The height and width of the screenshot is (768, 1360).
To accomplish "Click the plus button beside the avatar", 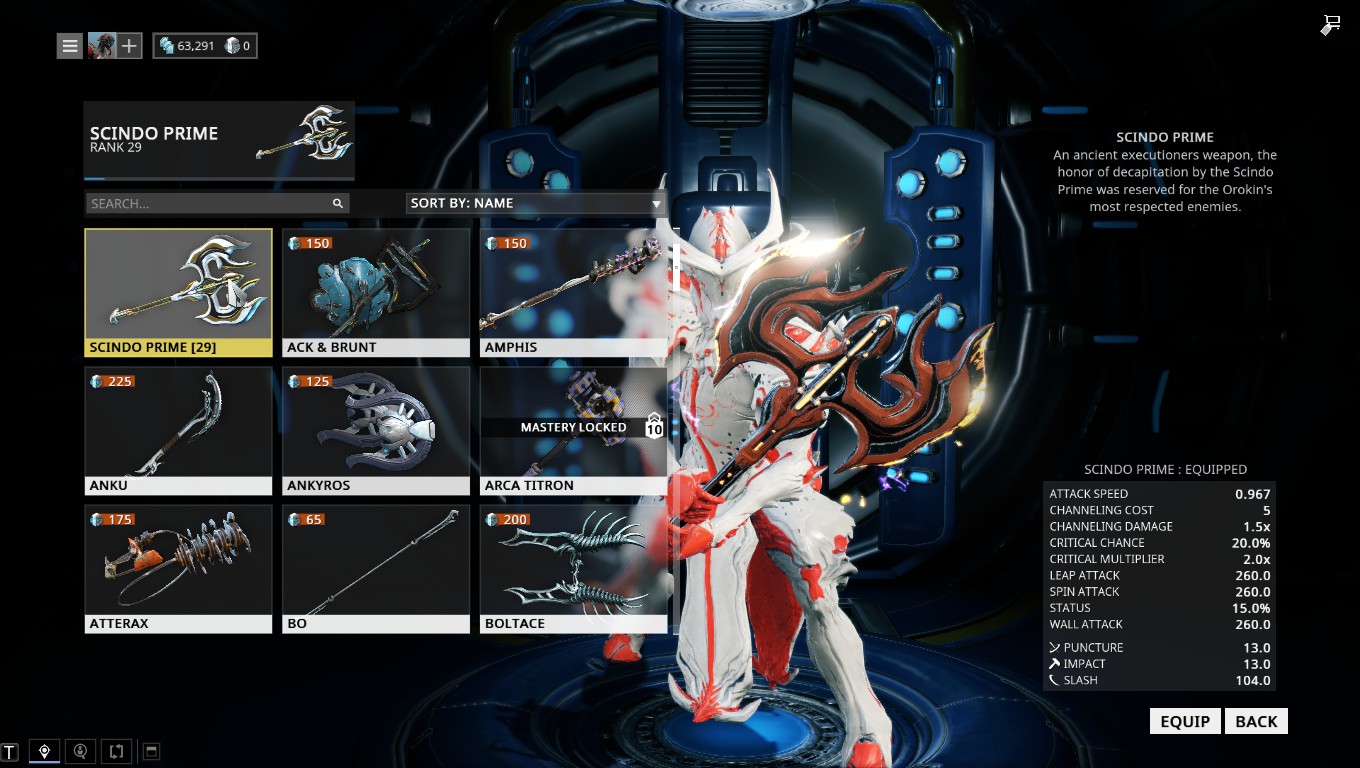I will (x=129, y=46).
